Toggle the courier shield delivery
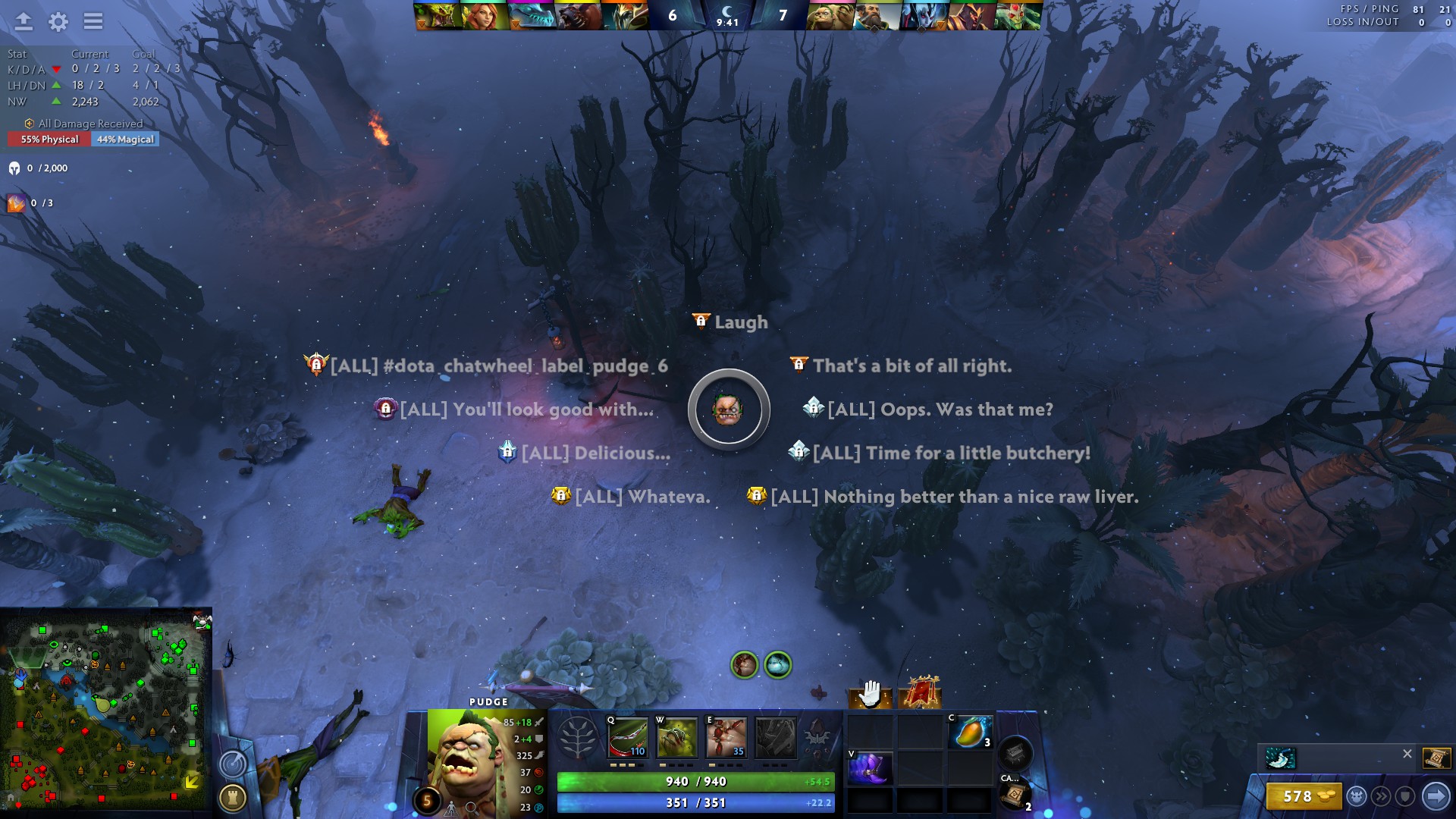 tap(1404, 796)
